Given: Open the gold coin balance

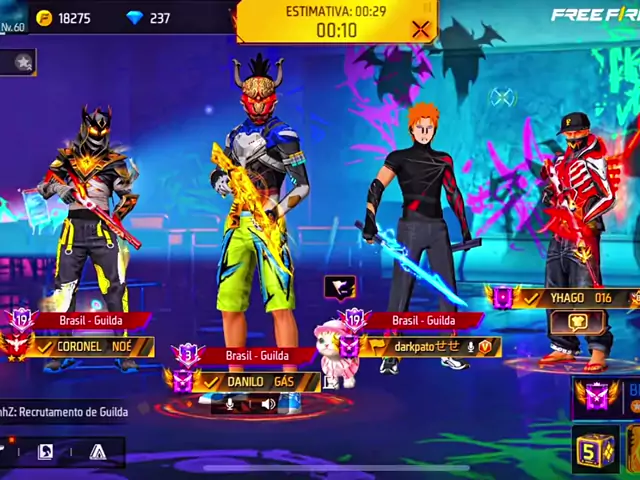Looking at the screenshot, I should pos(65,18).
